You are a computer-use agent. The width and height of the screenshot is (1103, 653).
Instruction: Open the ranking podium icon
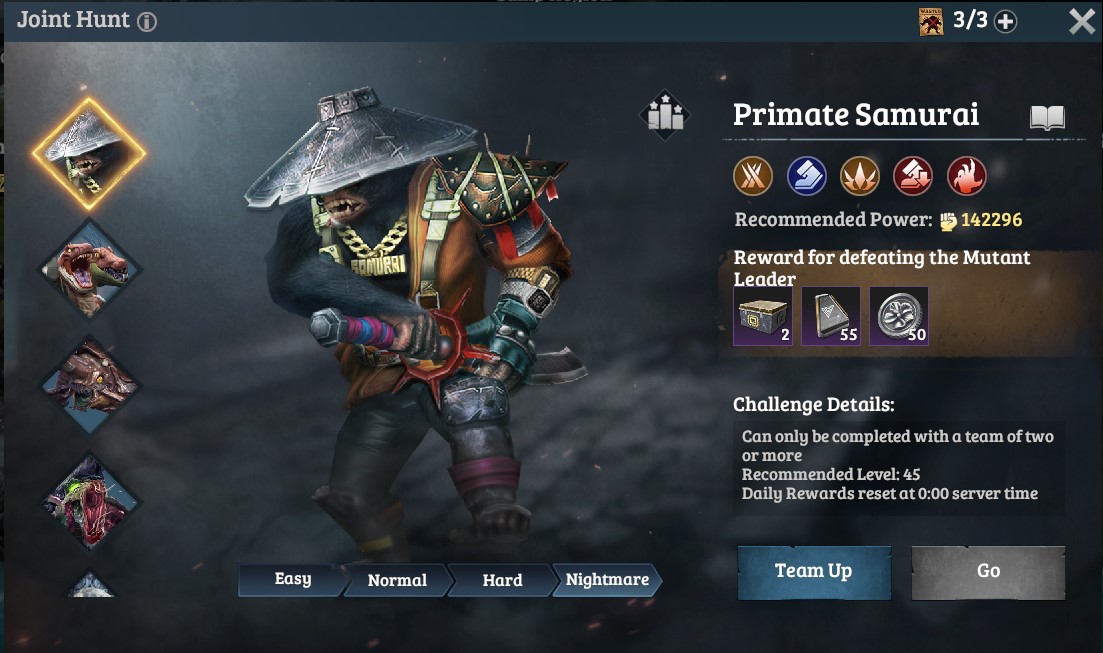tap(665, 115)
